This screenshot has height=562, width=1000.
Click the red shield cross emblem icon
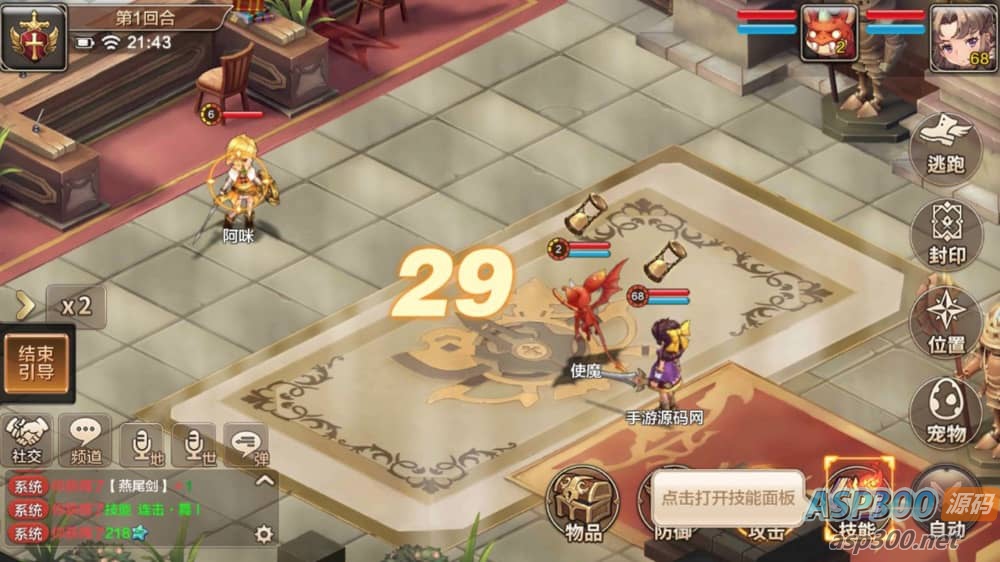click(34, 38)
